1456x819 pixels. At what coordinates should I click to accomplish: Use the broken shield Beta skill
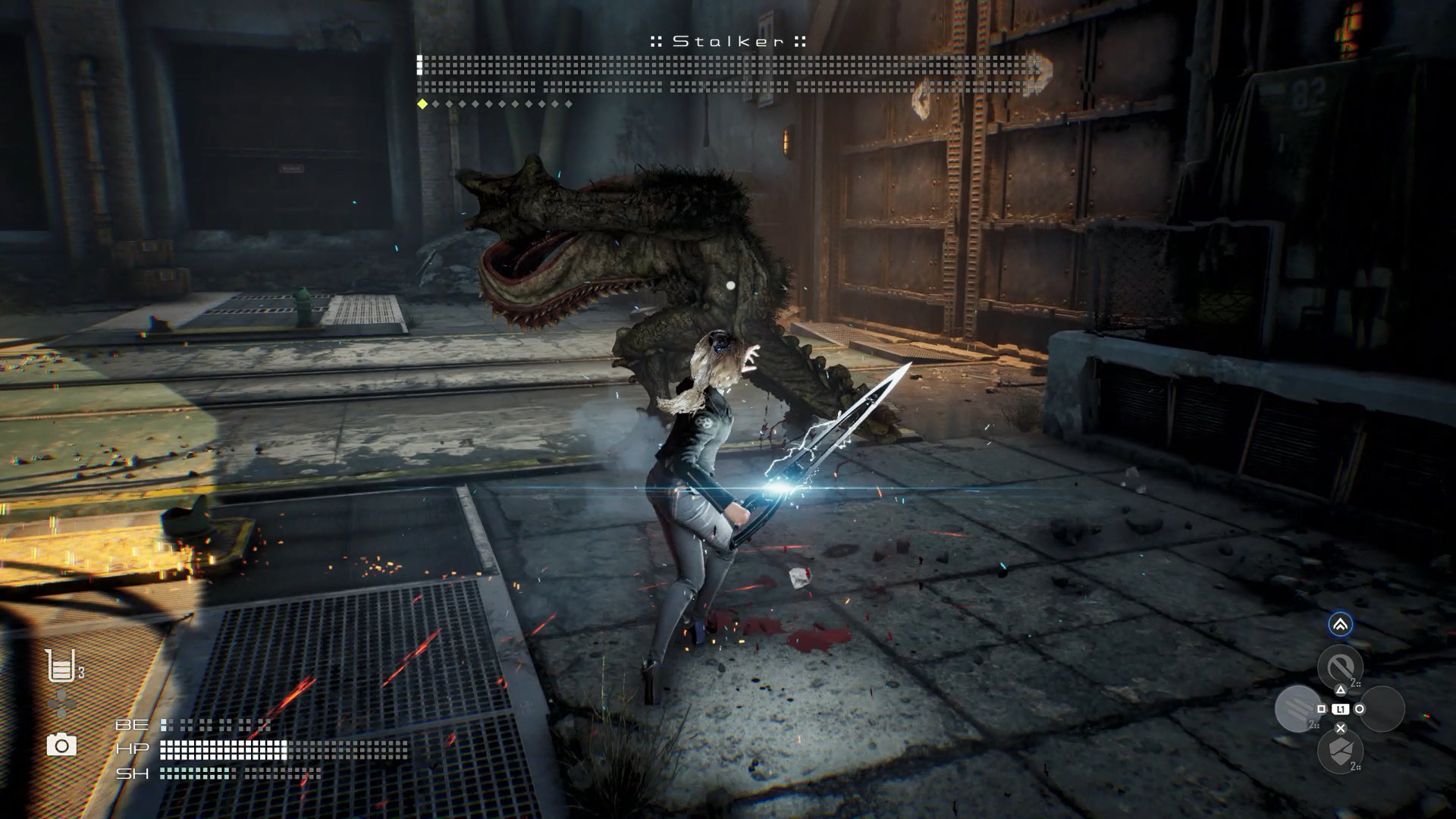(x=1340, y=751)
